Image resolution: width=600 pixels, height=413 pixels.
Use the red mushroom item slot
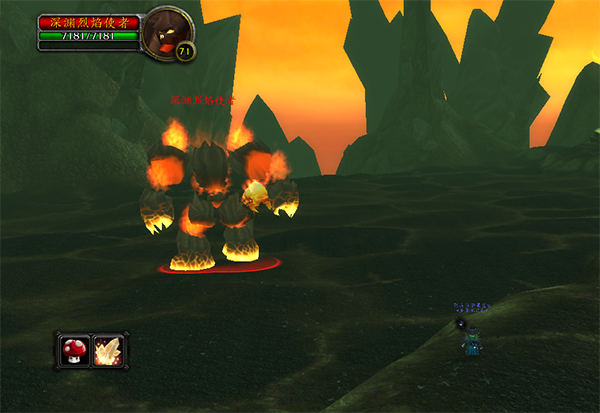pos(74,350)
